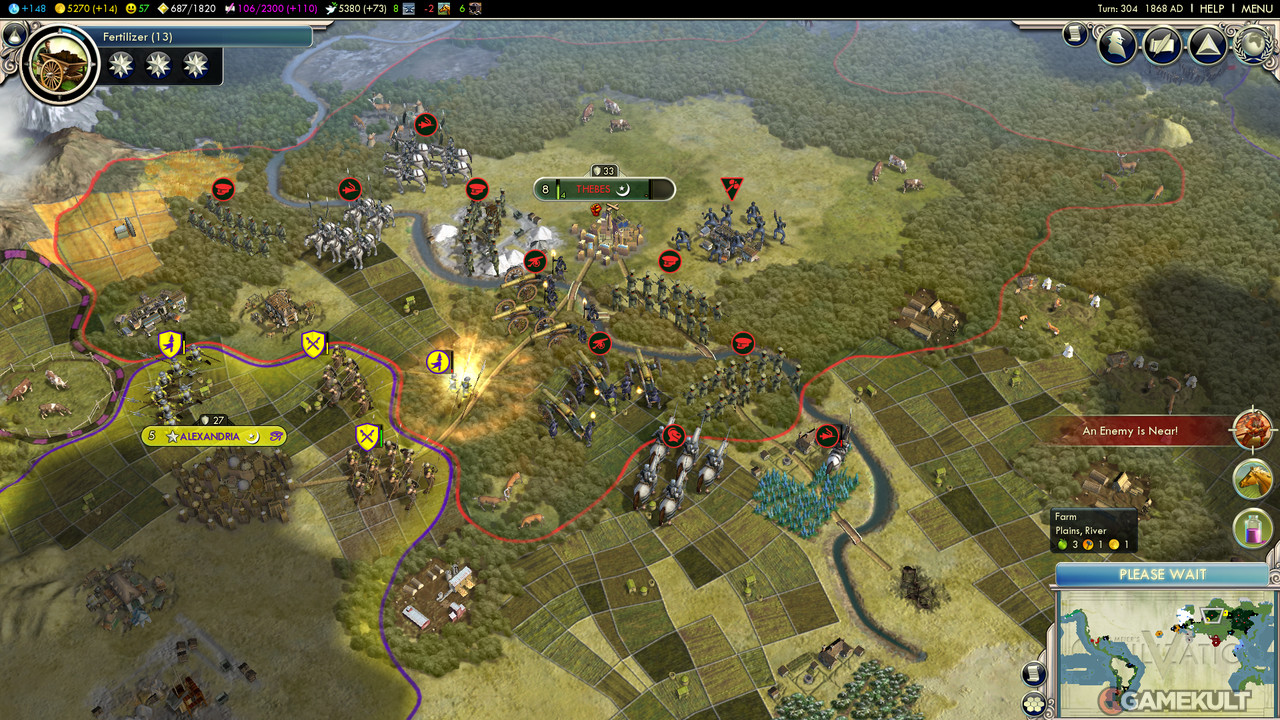Open the MENU in the top bar

click(x=1257, y=8)
